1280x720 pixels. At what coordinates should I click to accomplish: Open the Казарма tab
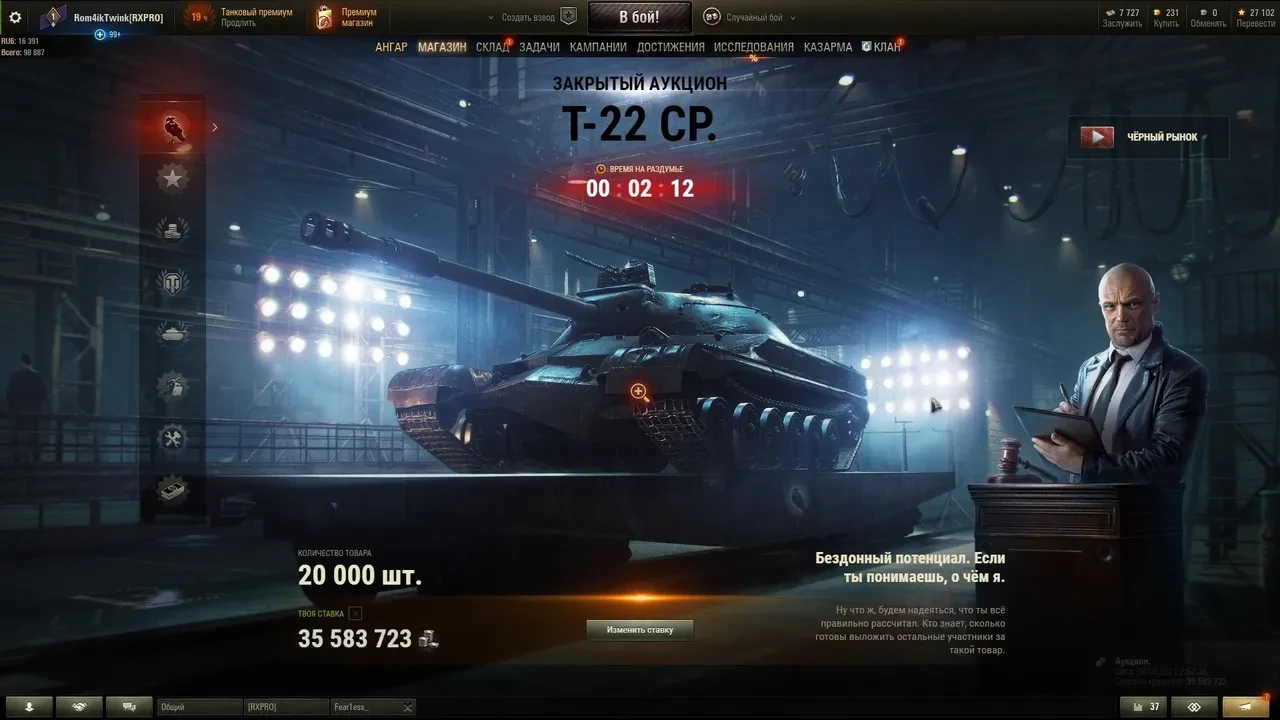tap(828, 47)
